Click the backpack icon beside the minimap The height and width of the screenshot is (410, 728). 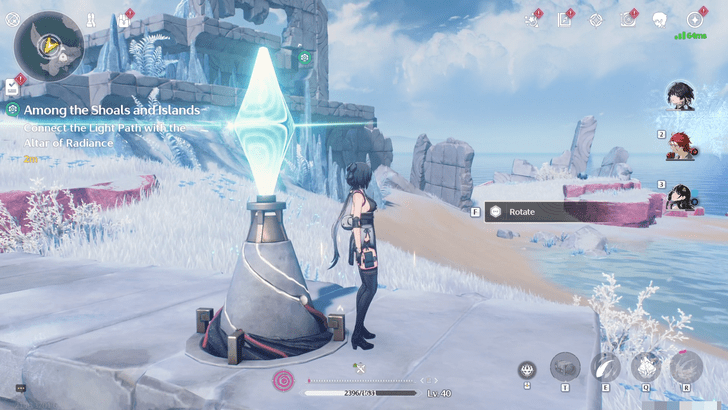click(124, 19)
